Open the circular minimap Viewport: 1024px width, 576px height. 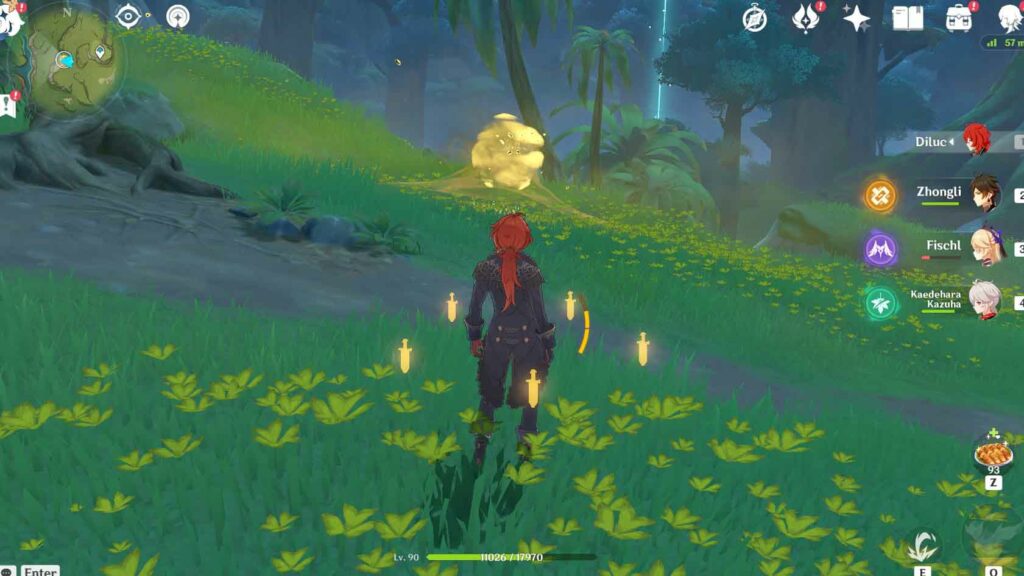pyautogui.click(x=70, y=58)
